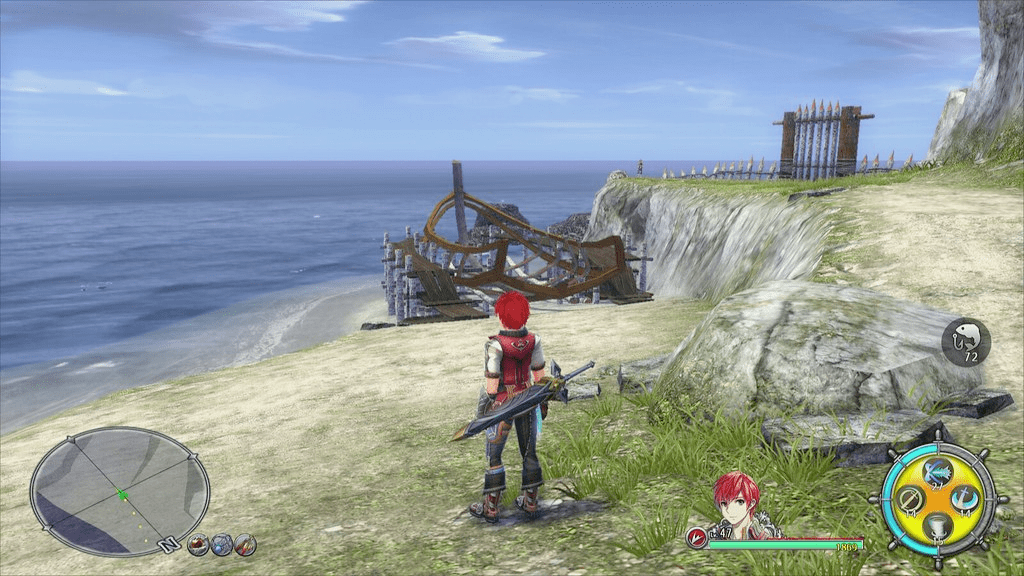Use the red item shortcut beside the minimap
Viewport: 1024px width, 576px height.
198,545
